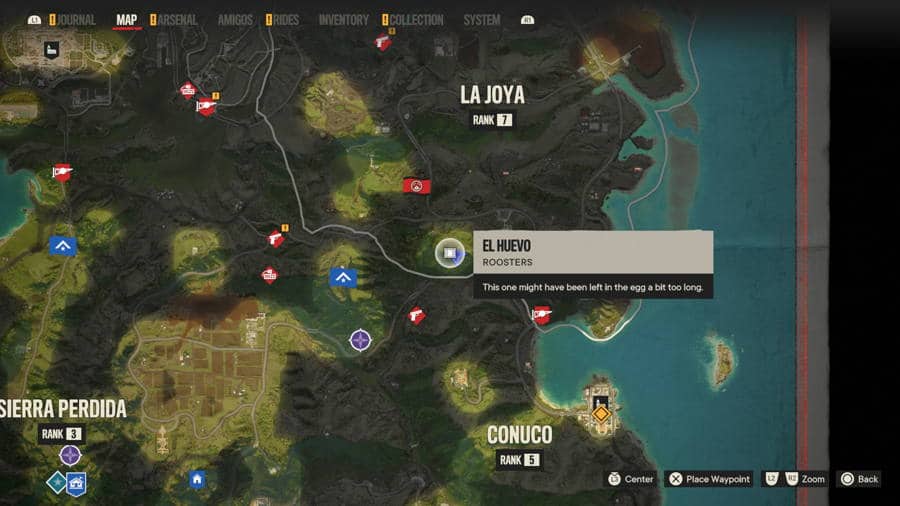The width and height of the screenshot is (900, 506).
Task: Select the Map tab
Action: pyautogui.click(x=127, y=20)
